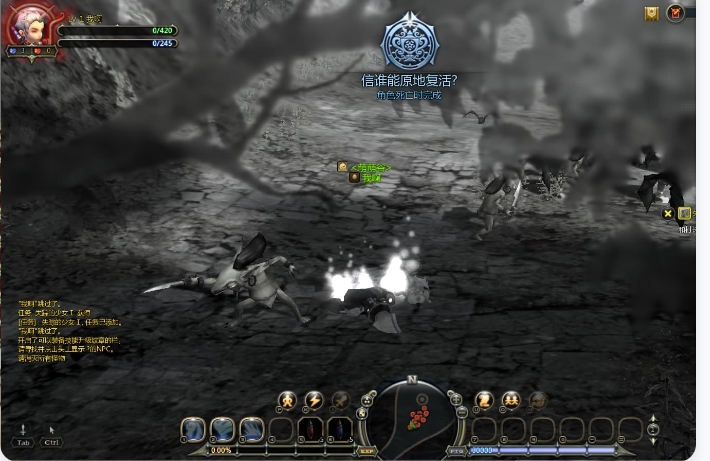Open the red quest note icon

click(676, 13)
